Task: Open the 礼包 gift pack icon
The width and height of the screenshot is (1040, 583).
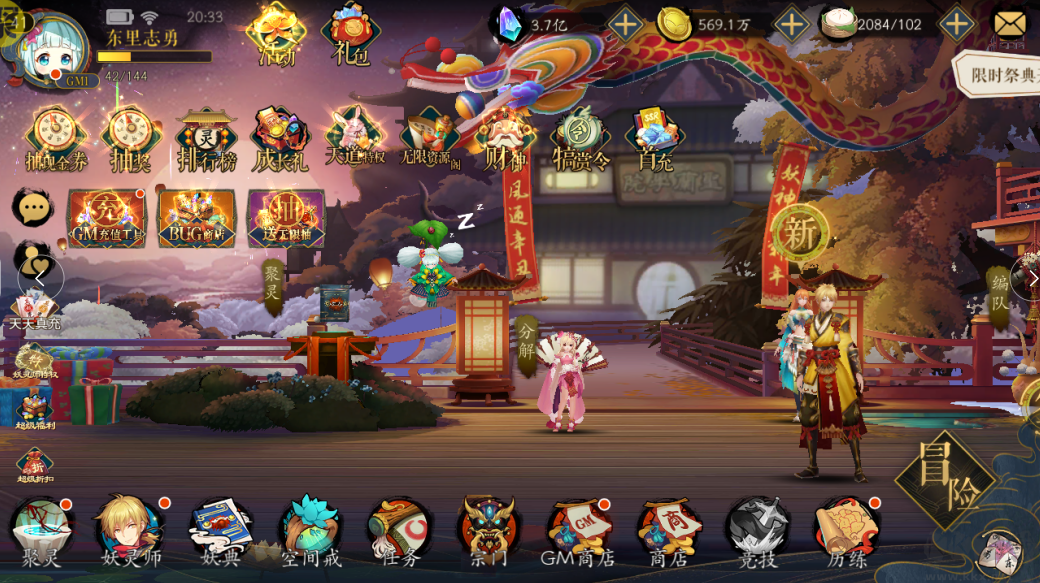Action: click(x=350, y=34)
